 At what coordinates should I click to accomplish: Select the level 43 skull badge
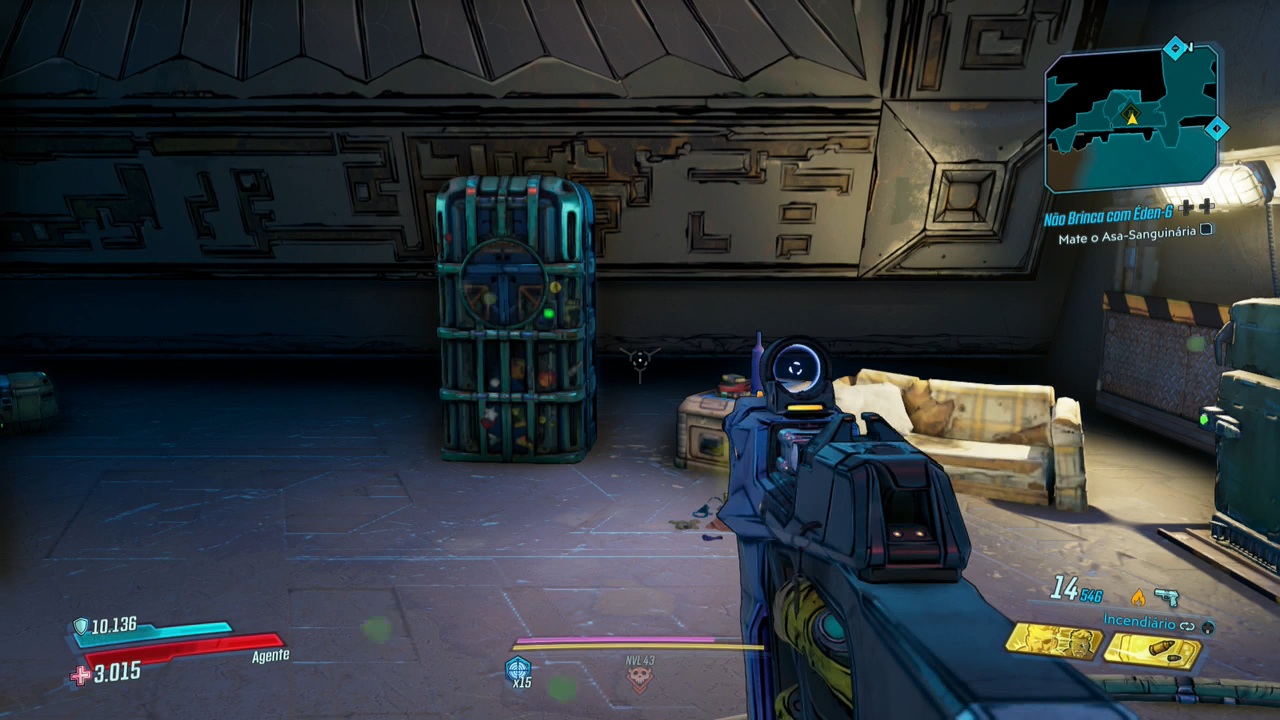pos(639,679)
